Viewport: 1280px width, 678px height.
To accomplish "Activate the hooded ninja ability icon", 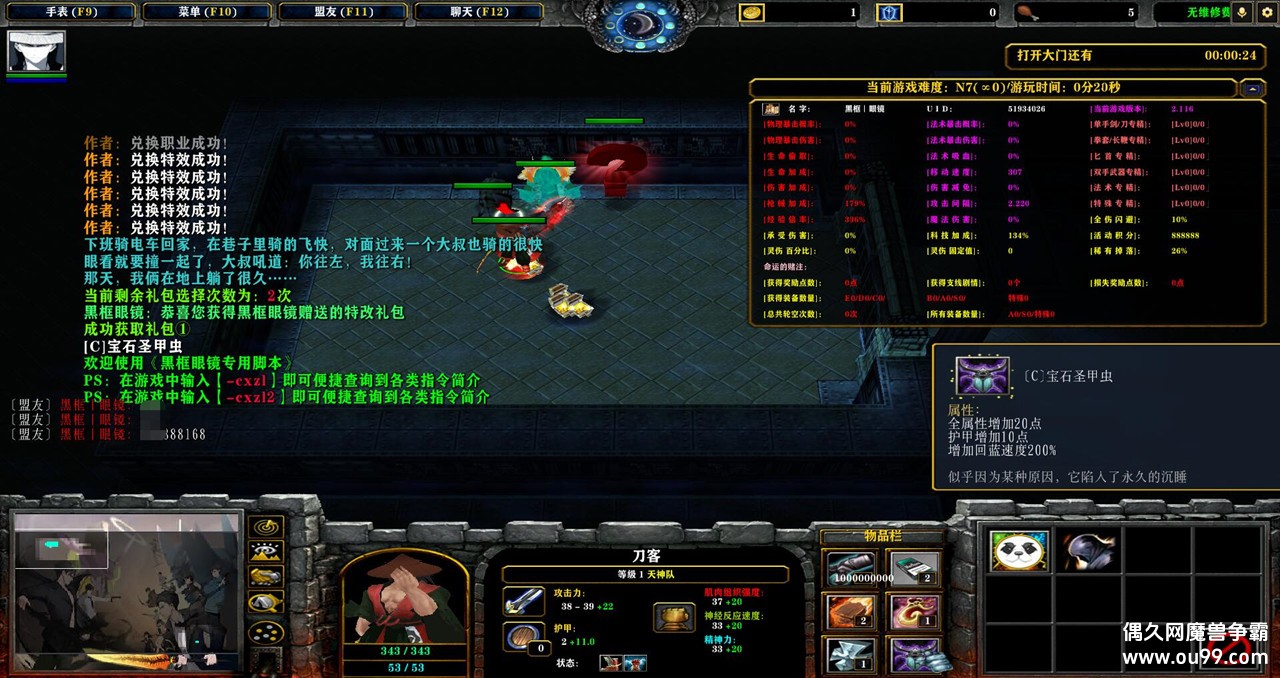I will coord(1088,551).
